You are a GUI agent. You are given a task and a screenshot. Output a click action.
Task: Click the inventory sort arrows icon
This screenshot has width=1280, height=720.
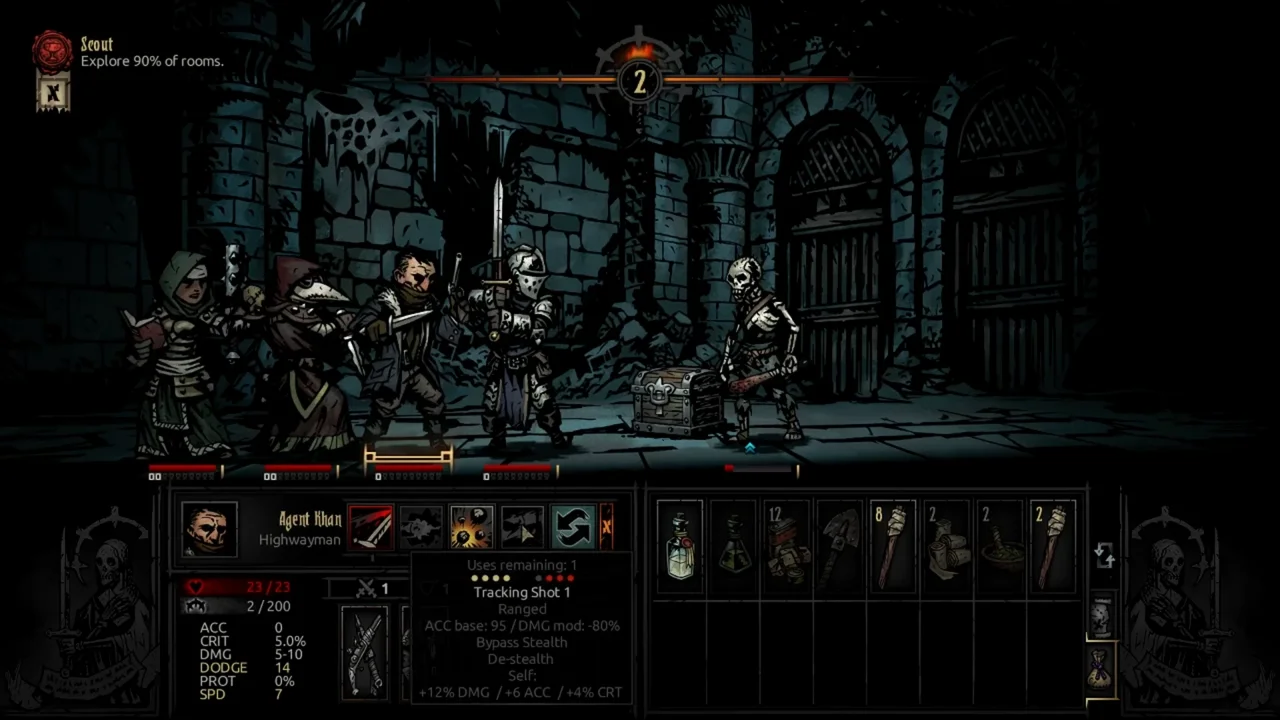click(1104, 555)
